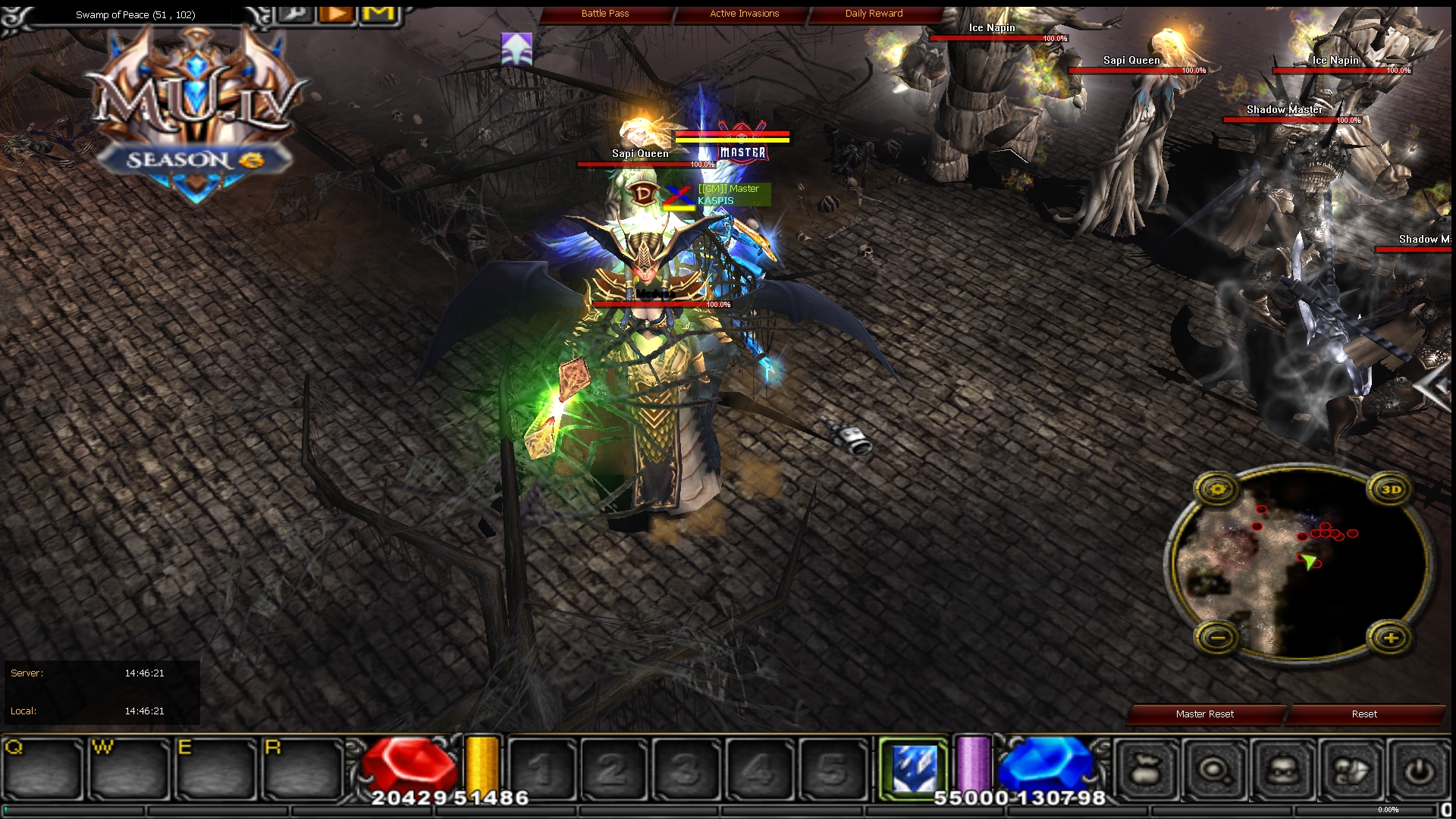Open the inventory bag icon

coord(1145,768)
